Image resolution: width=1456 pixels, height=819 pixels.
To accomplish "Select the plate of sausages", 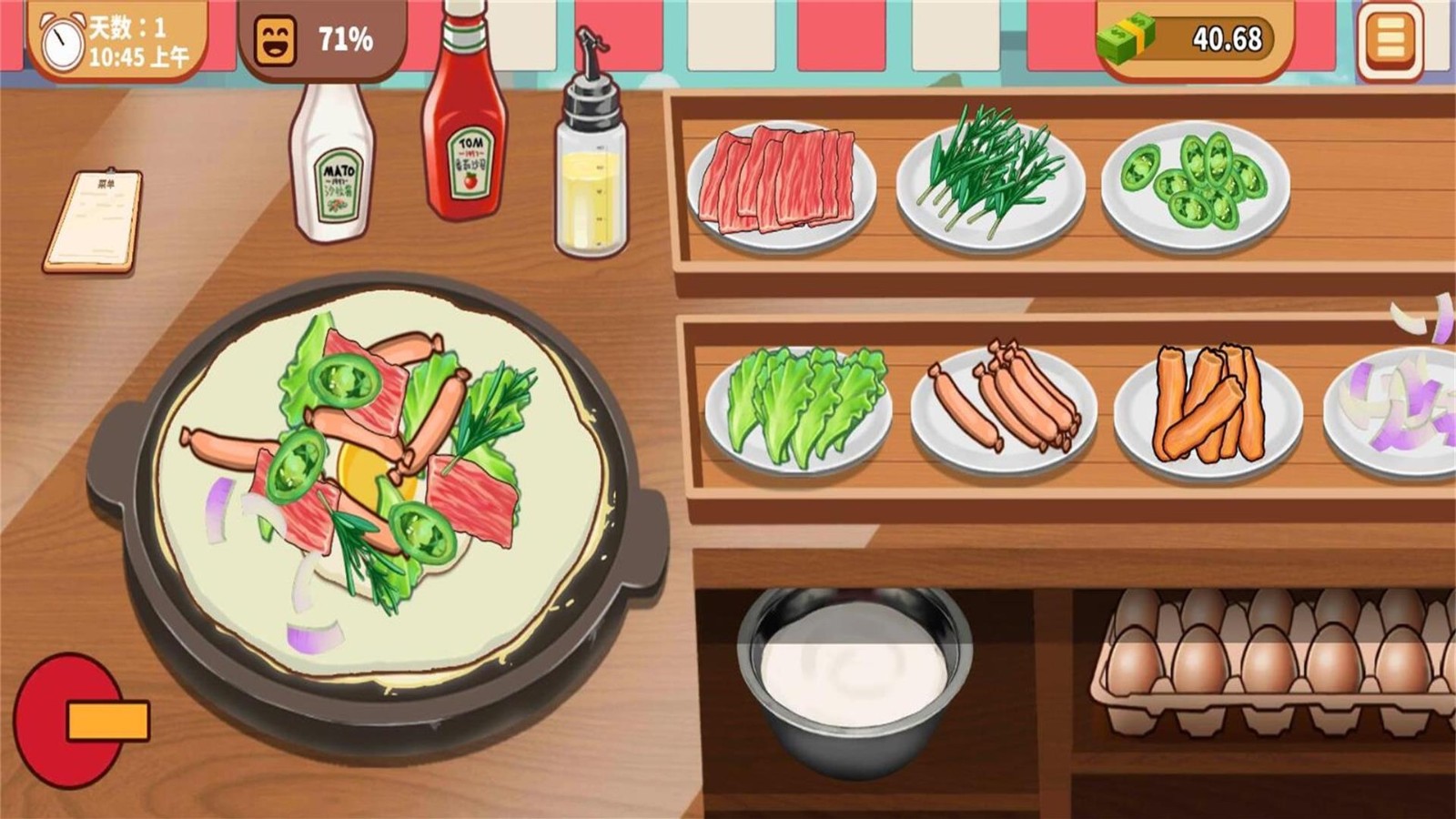I will coord(1004,407).
